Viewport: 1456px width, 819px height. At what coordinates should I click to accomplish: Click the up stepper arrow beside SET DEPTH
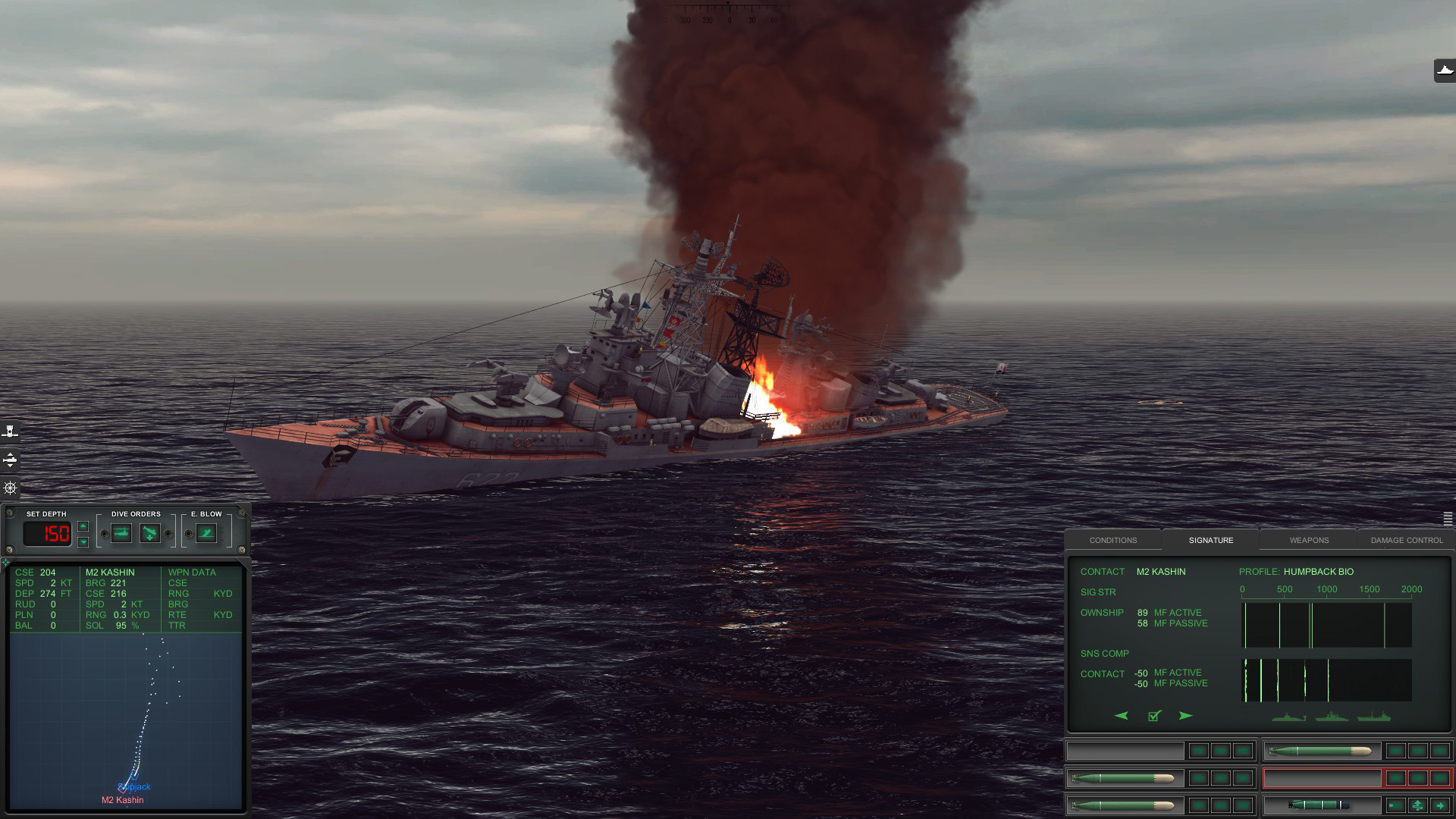[x=83, y=526]
